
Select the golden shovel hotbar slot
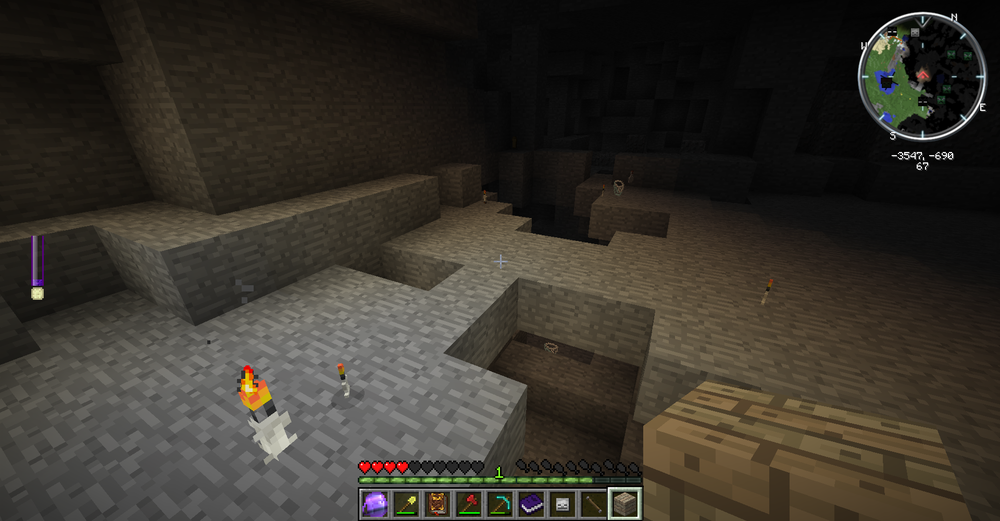click(406, 503)
